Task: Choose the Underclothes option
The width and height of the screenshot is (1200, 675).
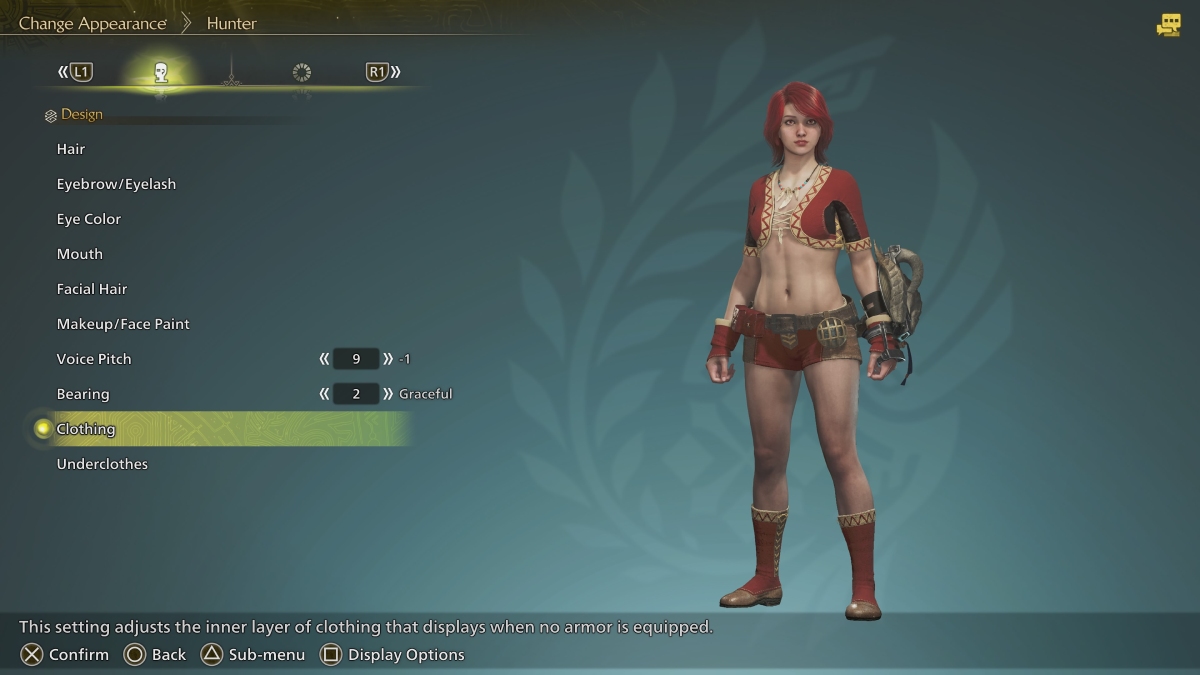Action: 102,464
